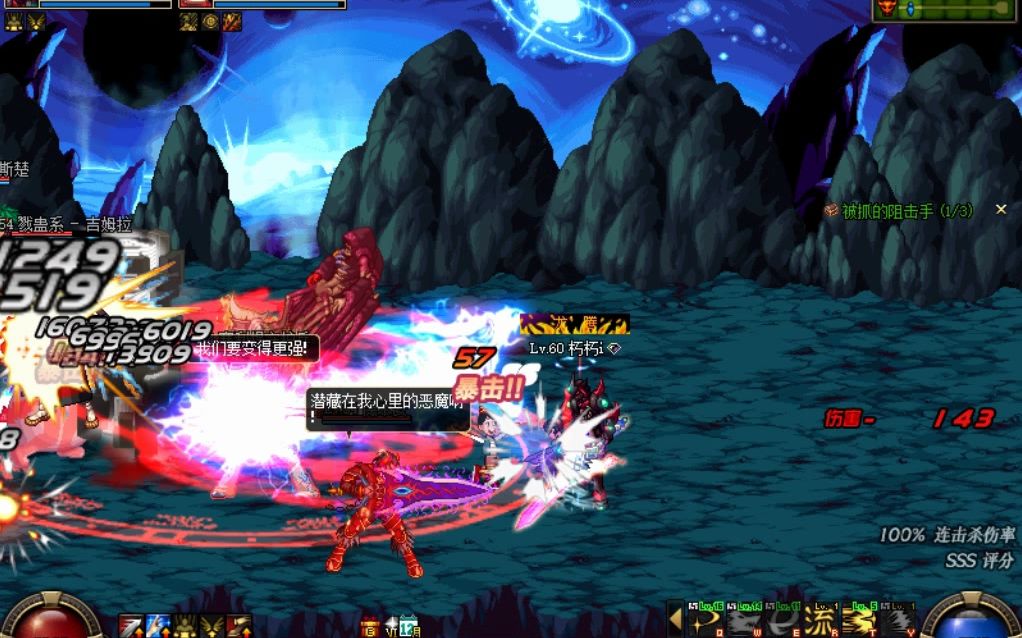Screen dimensions: 1022x638
Task: Activate the 流 skill on R
Action: click(821, 621)
